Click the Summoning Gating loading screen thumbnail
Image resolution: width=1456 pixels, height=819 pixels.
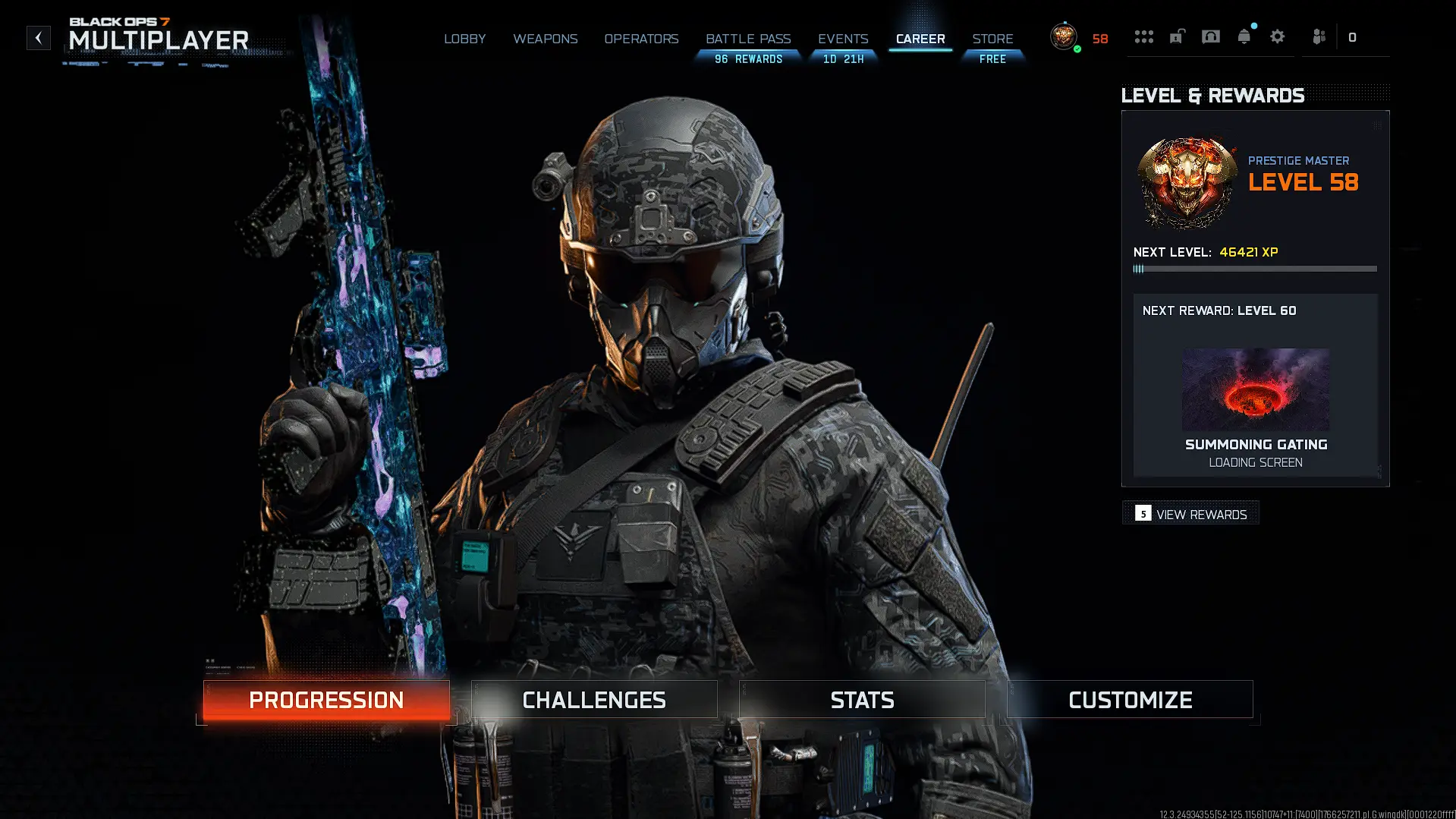click(x=1255, y=389)
